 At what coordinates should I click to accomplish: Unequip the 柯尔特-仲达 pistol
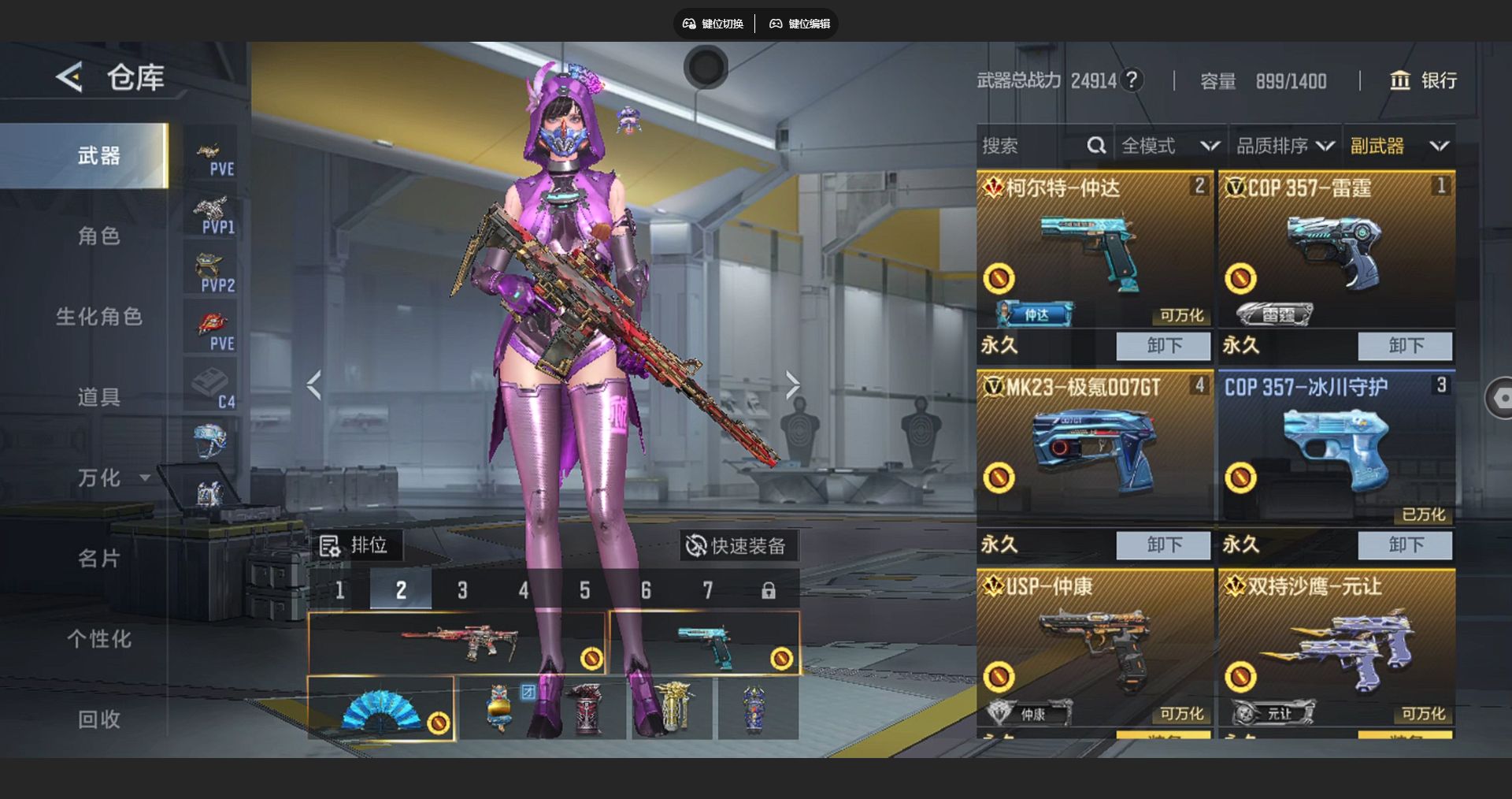1163,345
